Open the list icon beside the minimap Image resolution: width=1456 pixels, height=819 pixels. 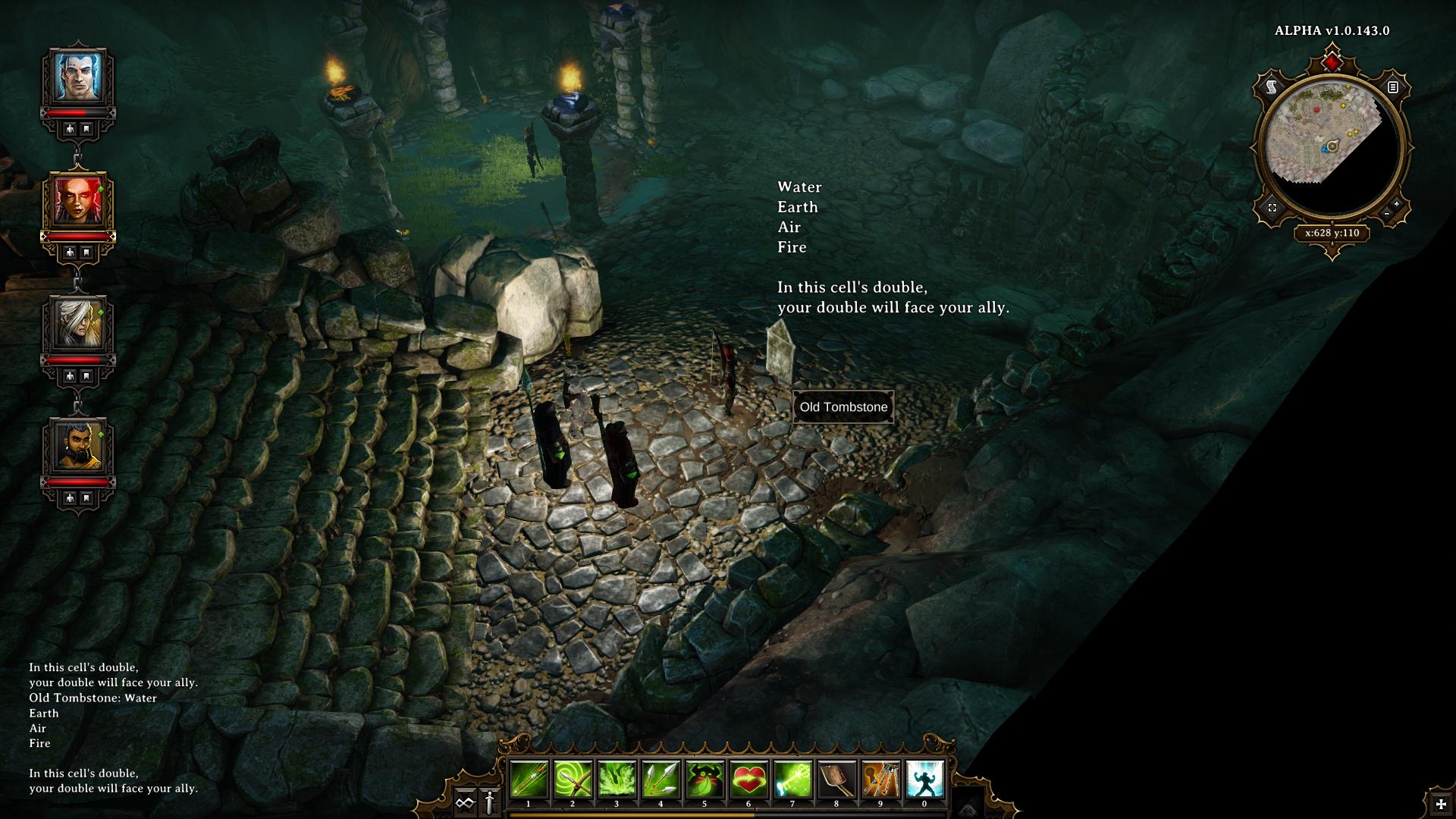pos(1393,87)
